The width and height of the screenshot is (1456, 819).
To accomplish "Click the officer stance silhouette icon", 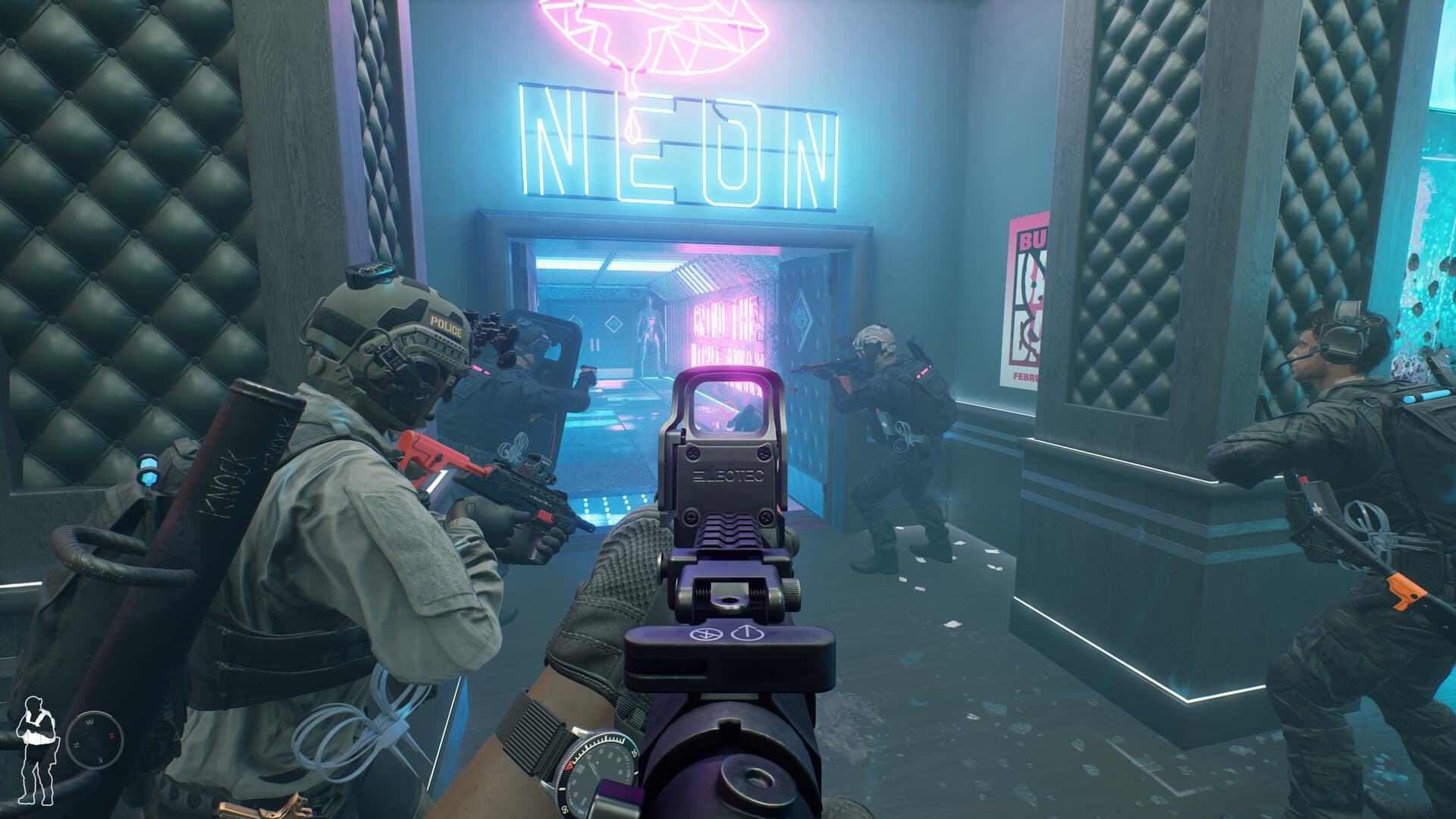I will [x=36, y=749].
